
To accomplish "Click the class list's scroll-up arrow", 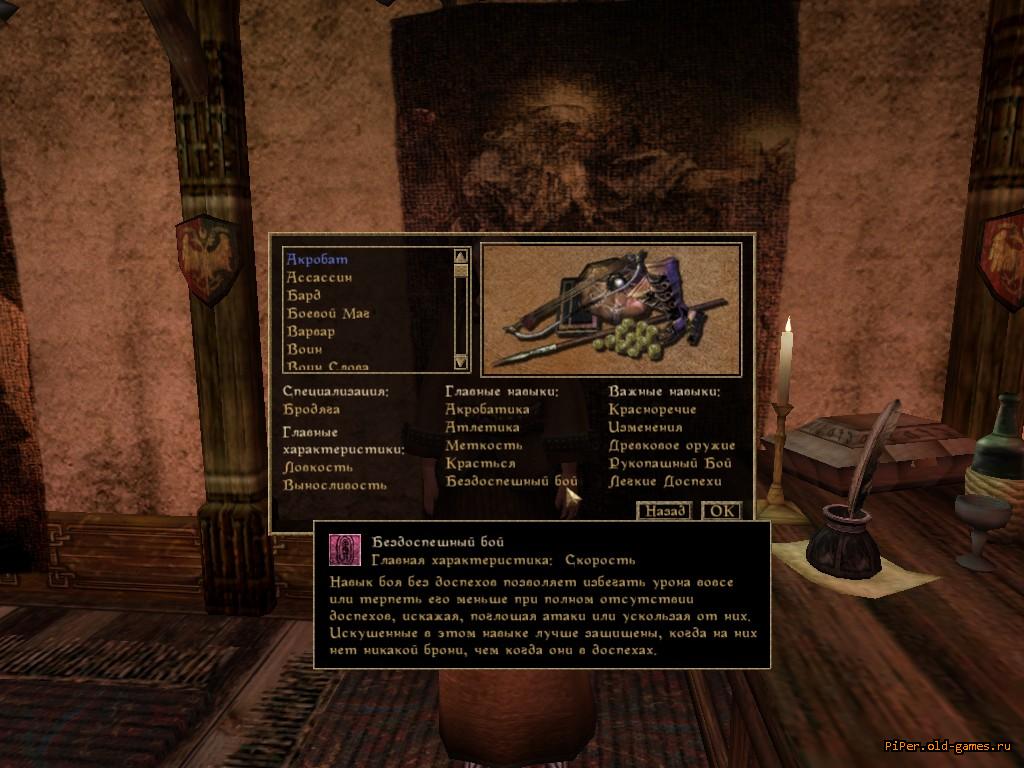I will (x=461, y=255).
